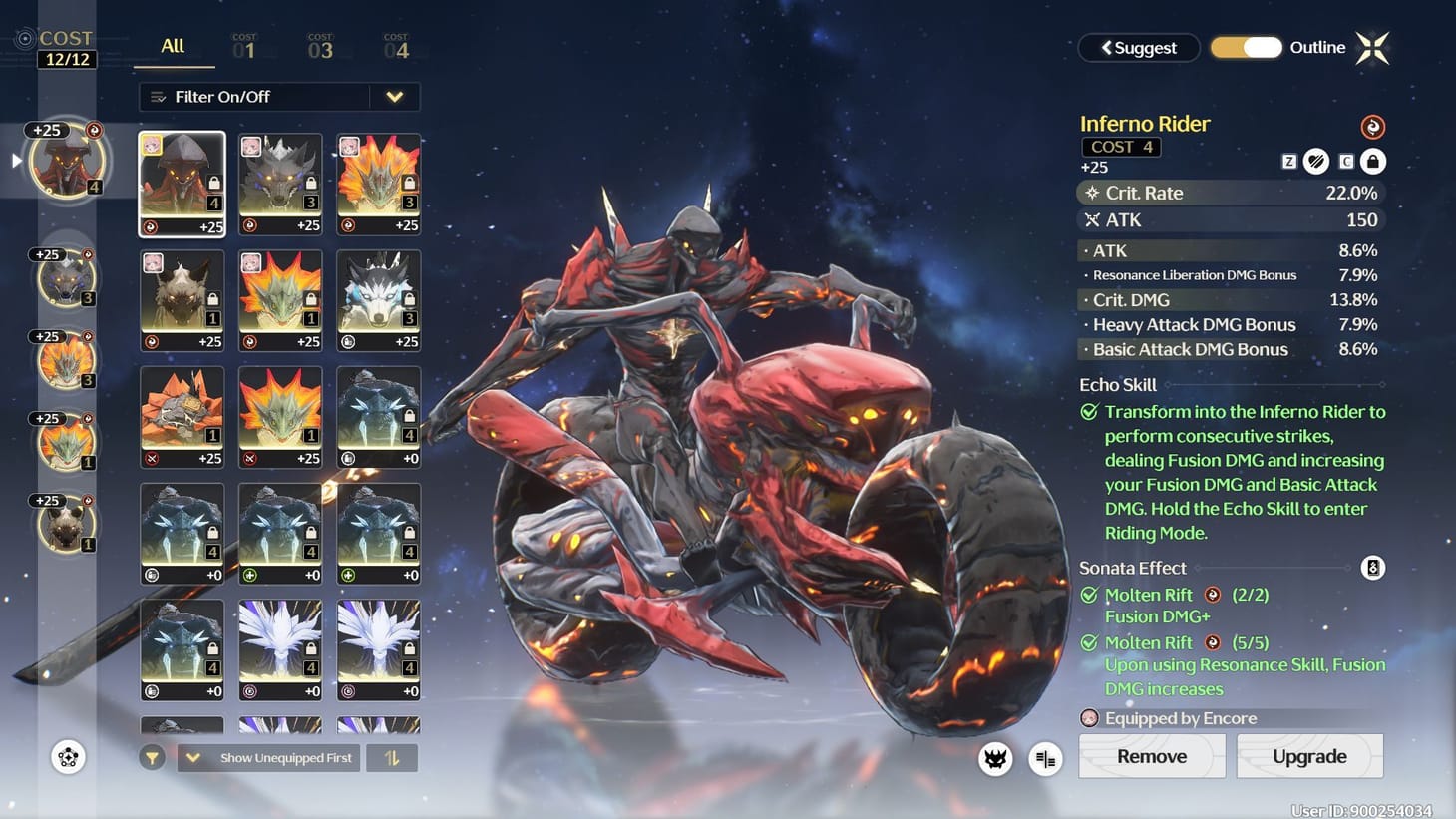Switch to the All tab
This screenshot has width=1456, height=819.
[x=172, y=46]
